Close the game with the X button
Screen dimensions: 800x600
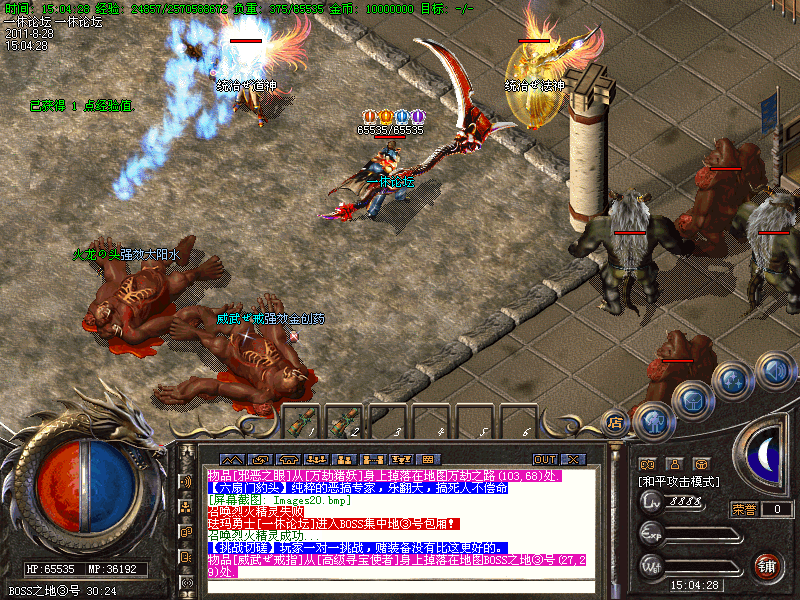(572, 459)
